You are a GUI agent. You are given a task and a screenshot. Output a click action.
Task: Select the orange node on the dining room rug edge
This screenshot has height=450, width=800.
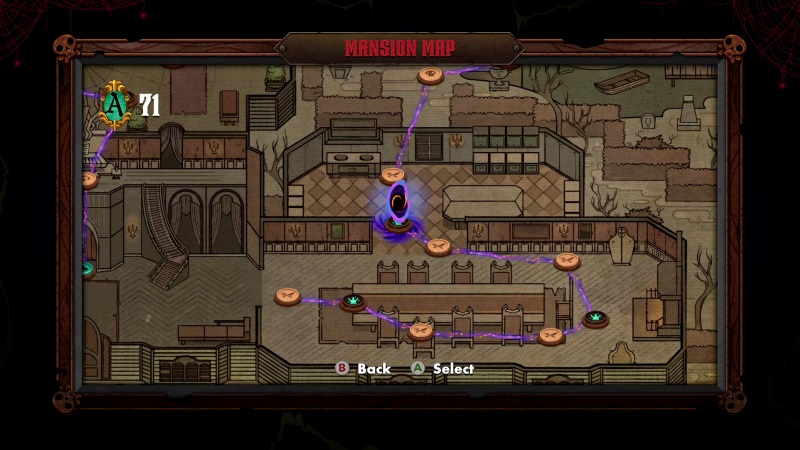click(x=288, y=296)
